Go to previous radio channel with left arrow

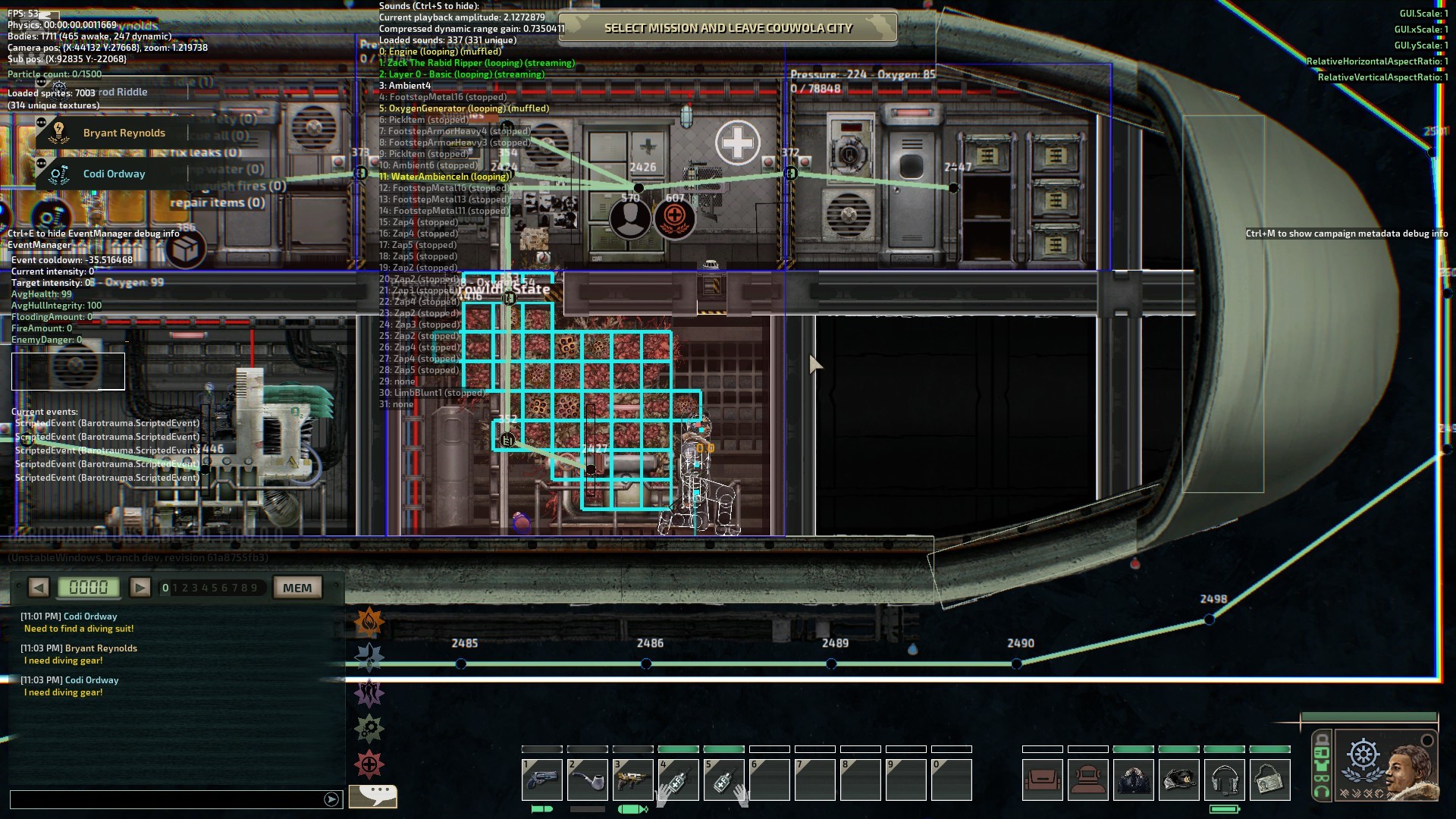coord(39,588)
